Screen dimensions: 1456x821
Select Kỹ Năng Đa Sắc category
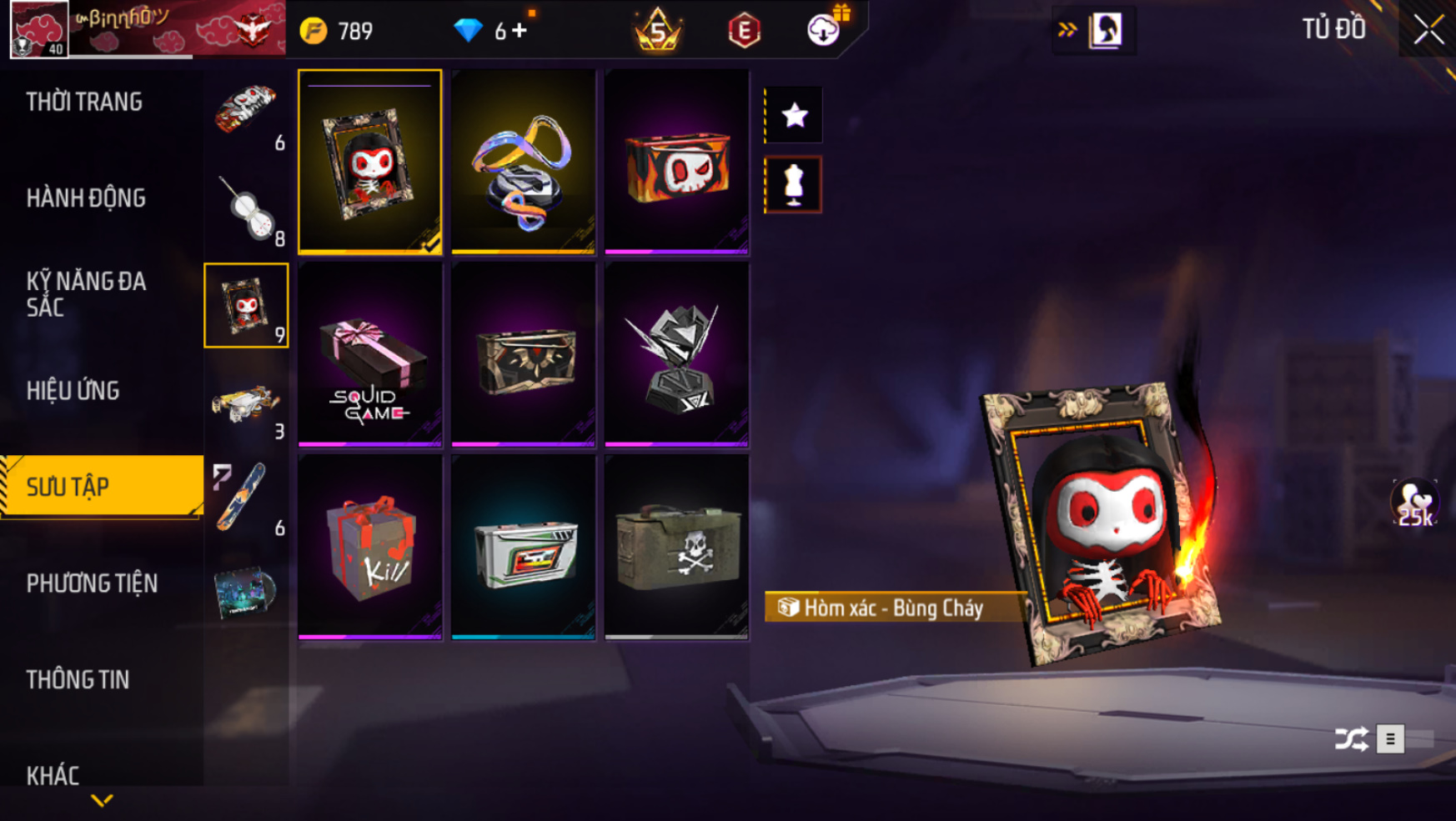tap(86, 293)
